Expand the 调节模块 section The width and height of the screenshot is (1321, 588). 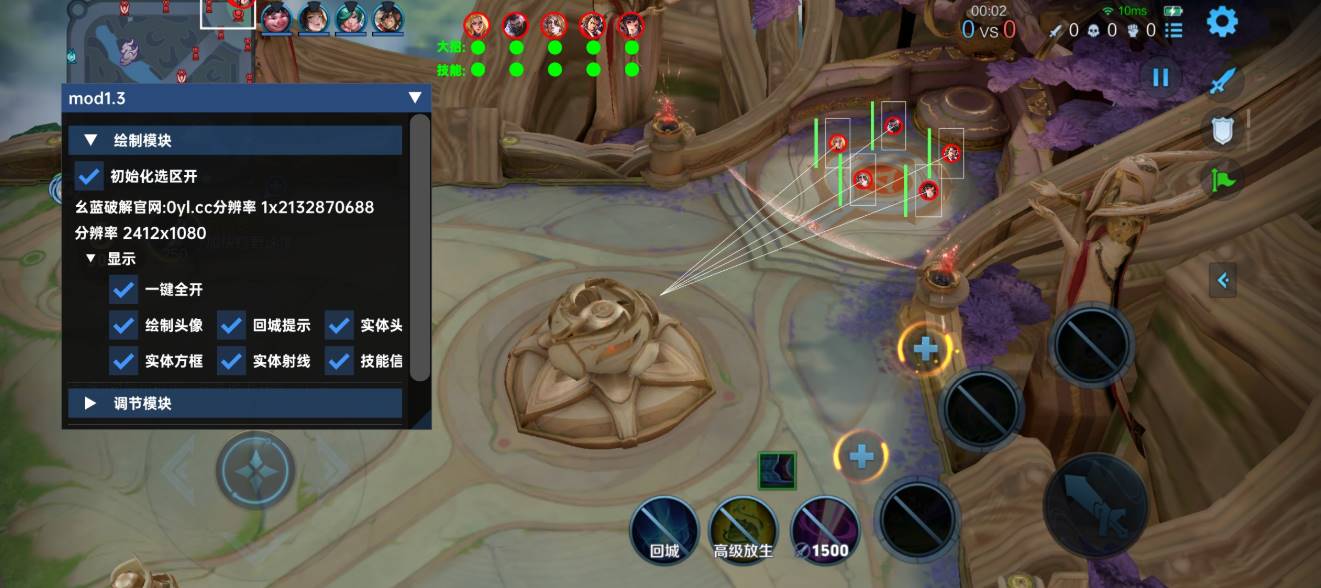[x=91, y=403]
